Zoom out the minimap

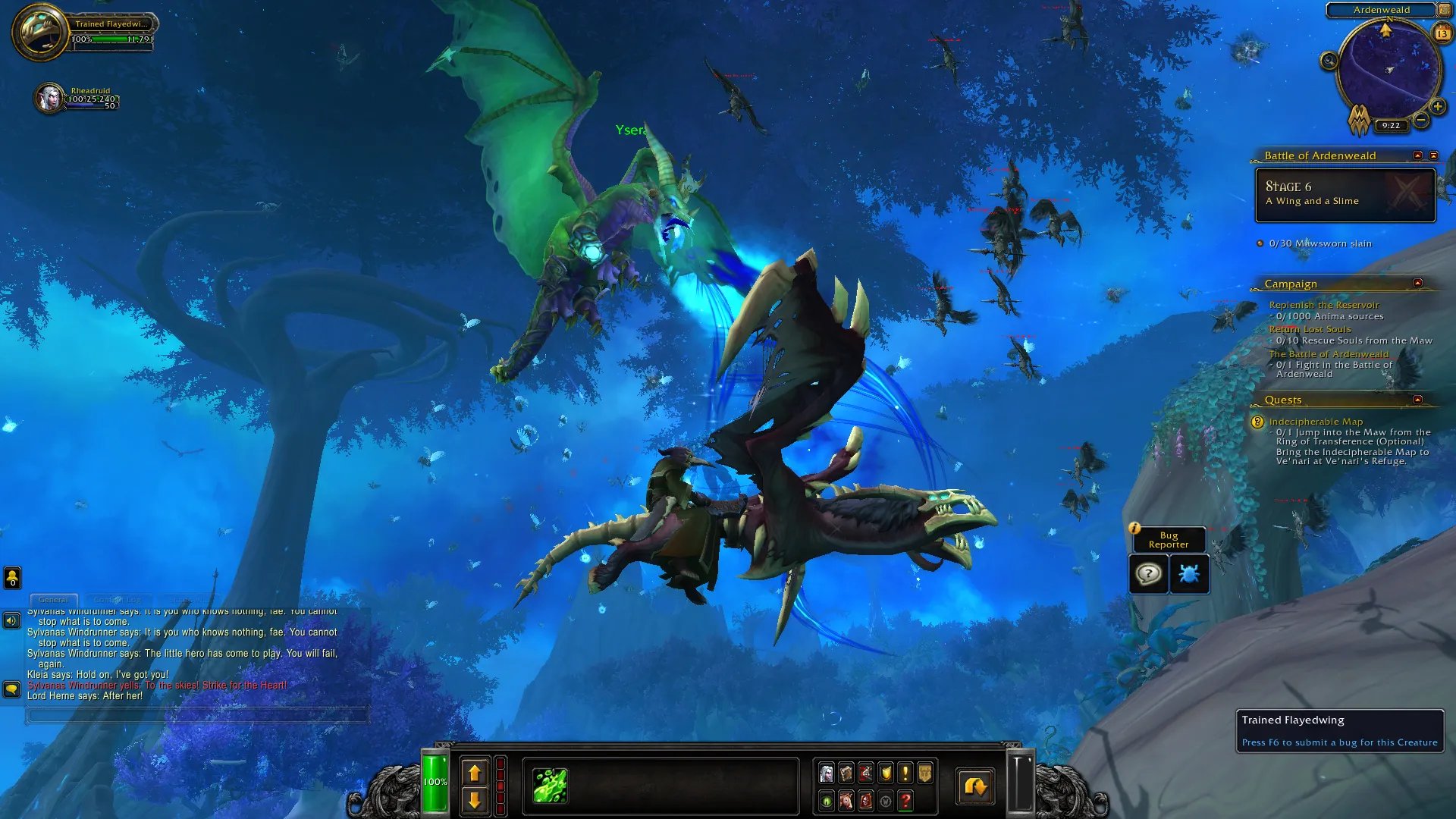coord(1422,120)
